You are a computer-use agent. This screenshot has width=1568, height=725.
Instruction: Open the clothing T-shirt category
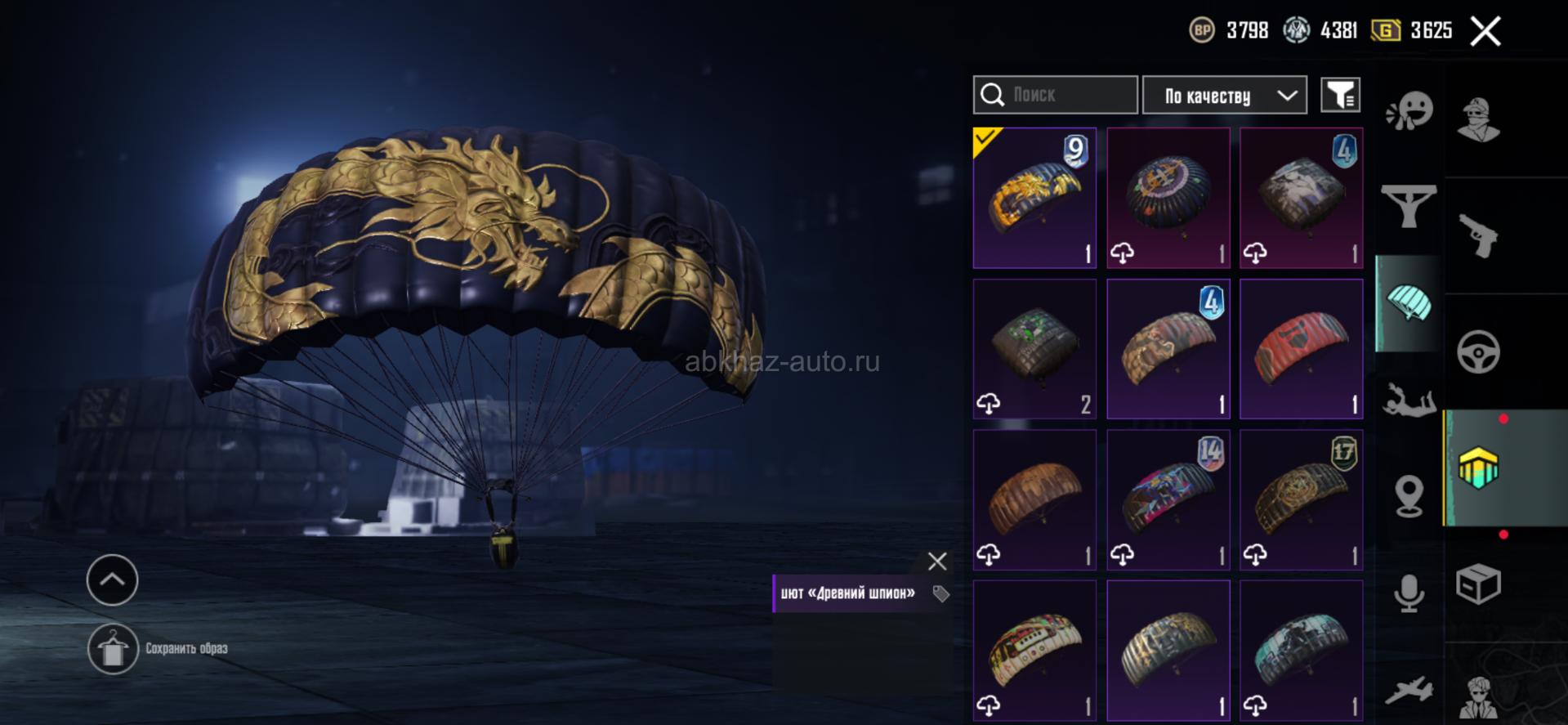point(1409,205)
